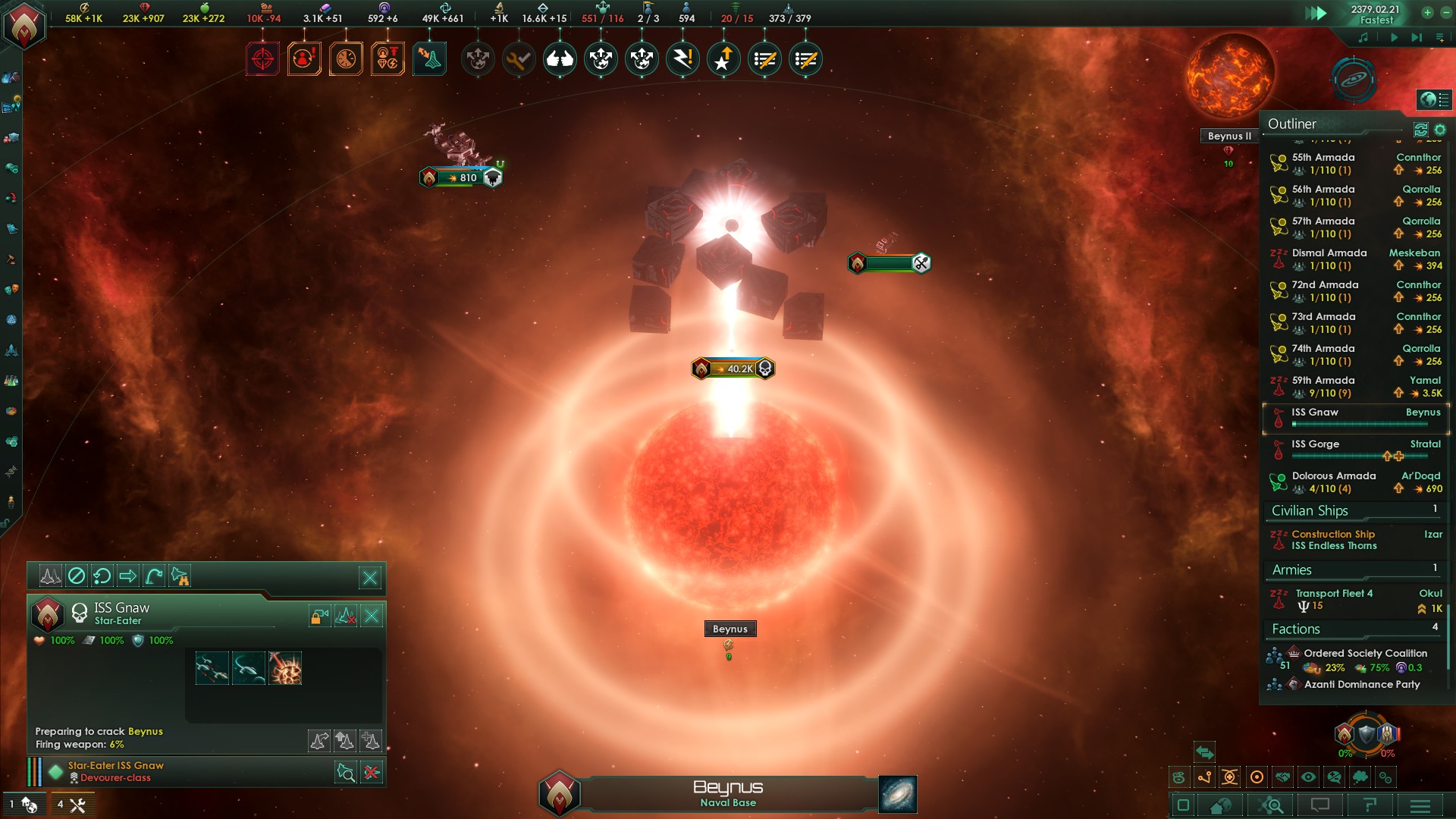The image size is (1456, 819).
Task: Close the ISS Gnaw fleet panel
Action: [370, 578]
